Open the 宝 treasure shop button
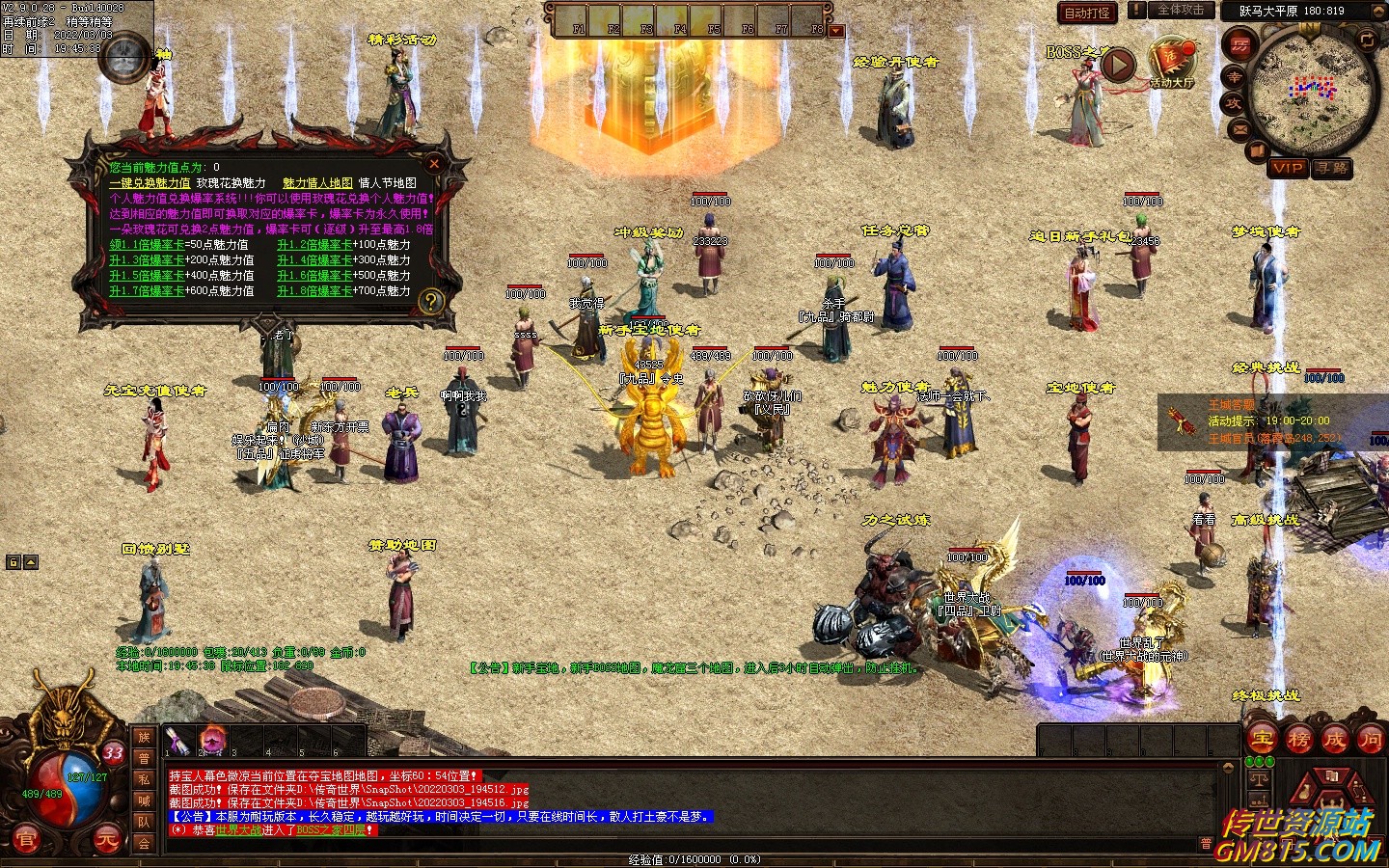The width and height of the screenshot is (1389, 868). 1262,740
